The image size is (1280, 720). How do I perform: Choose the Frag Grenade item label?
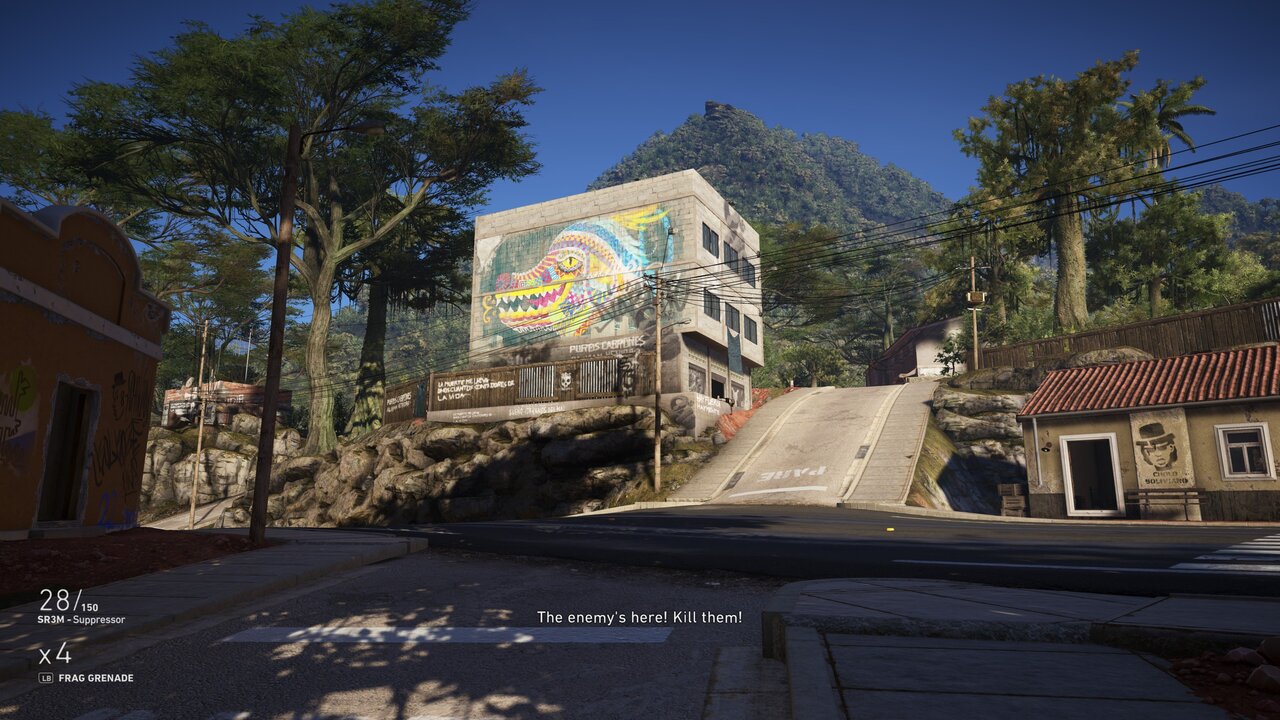coord(96,678)
